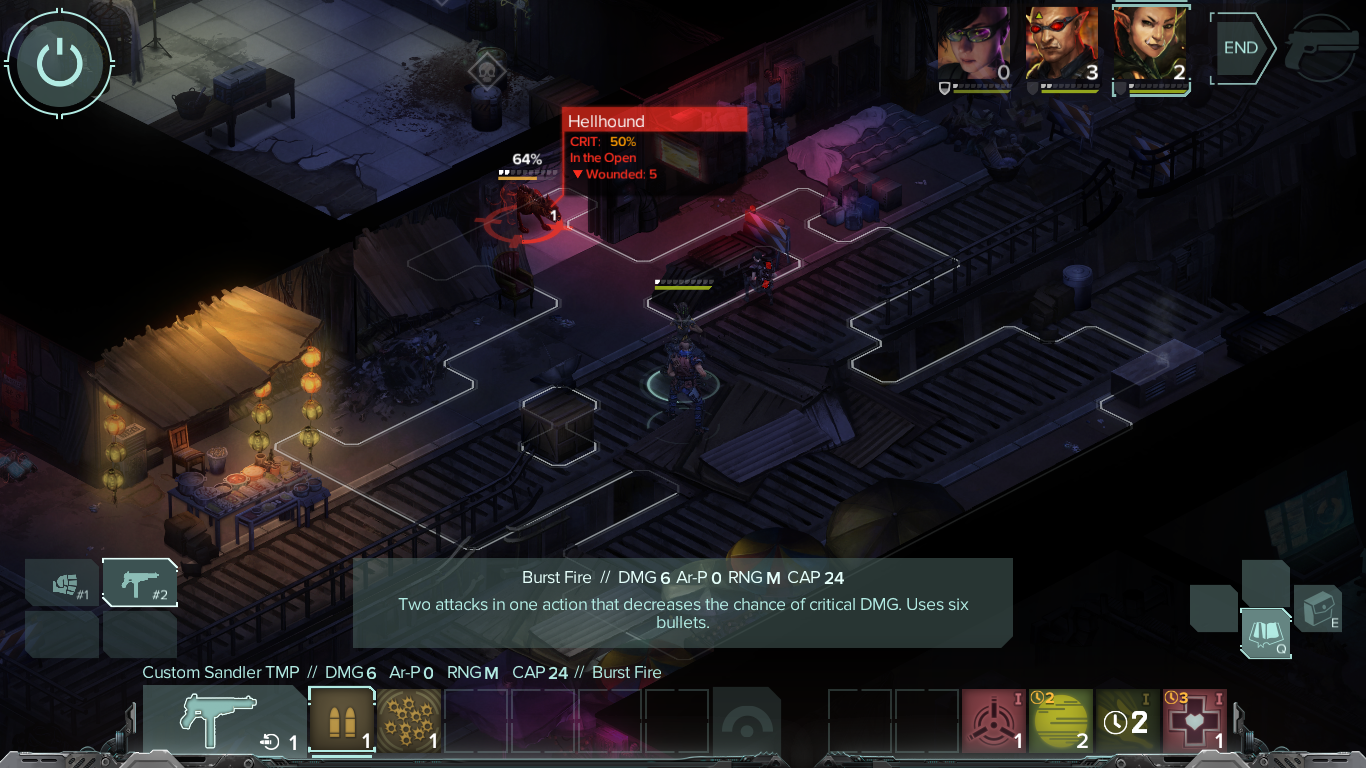This screenshot has width=1366, height=768.
Task: Choose the Burst Fire bullets attack
Action: click(x=341, y=720)
